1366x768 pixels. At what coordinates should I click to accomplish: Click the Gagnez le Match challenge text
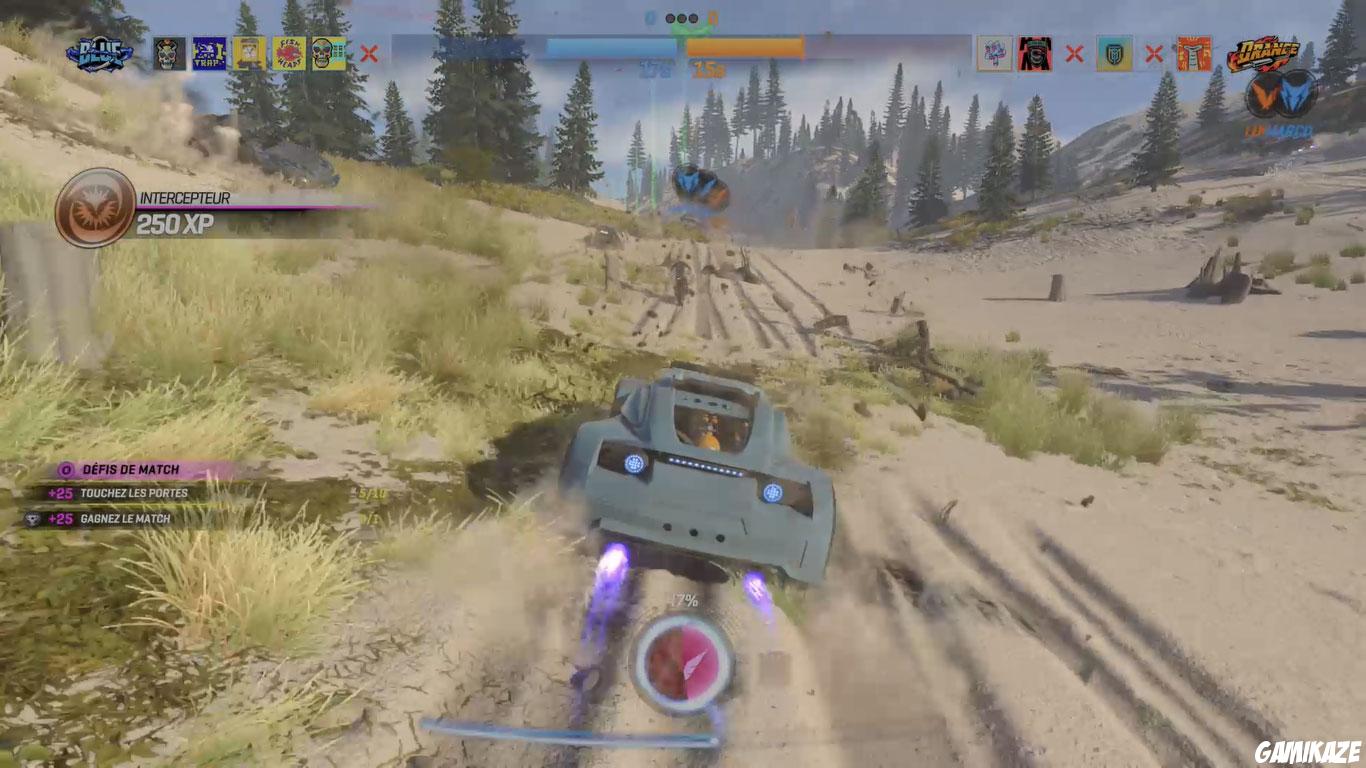click(x=125, y=518)
